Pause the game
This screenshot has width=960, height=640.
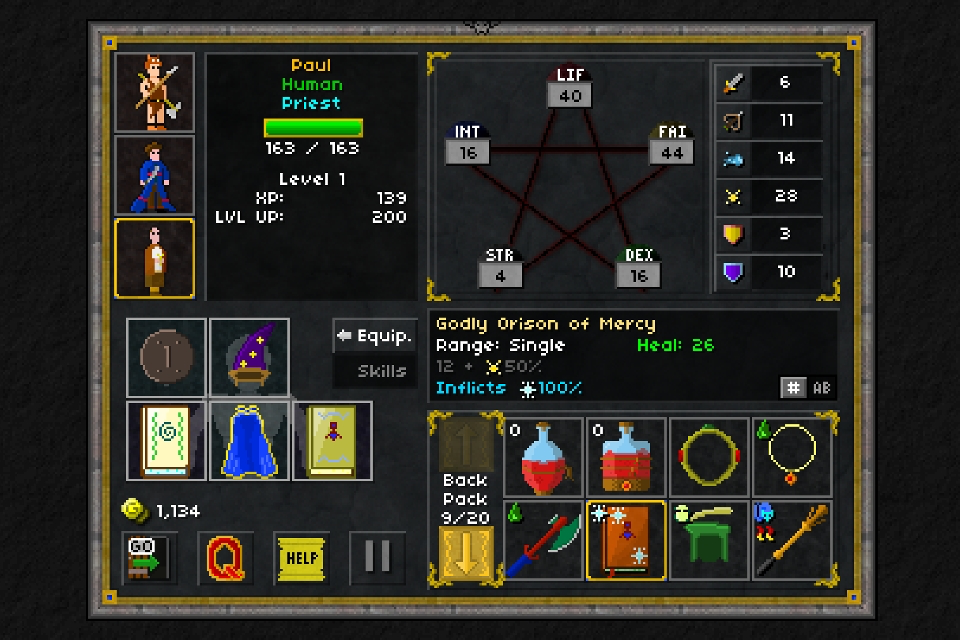[x=377, y=558]
